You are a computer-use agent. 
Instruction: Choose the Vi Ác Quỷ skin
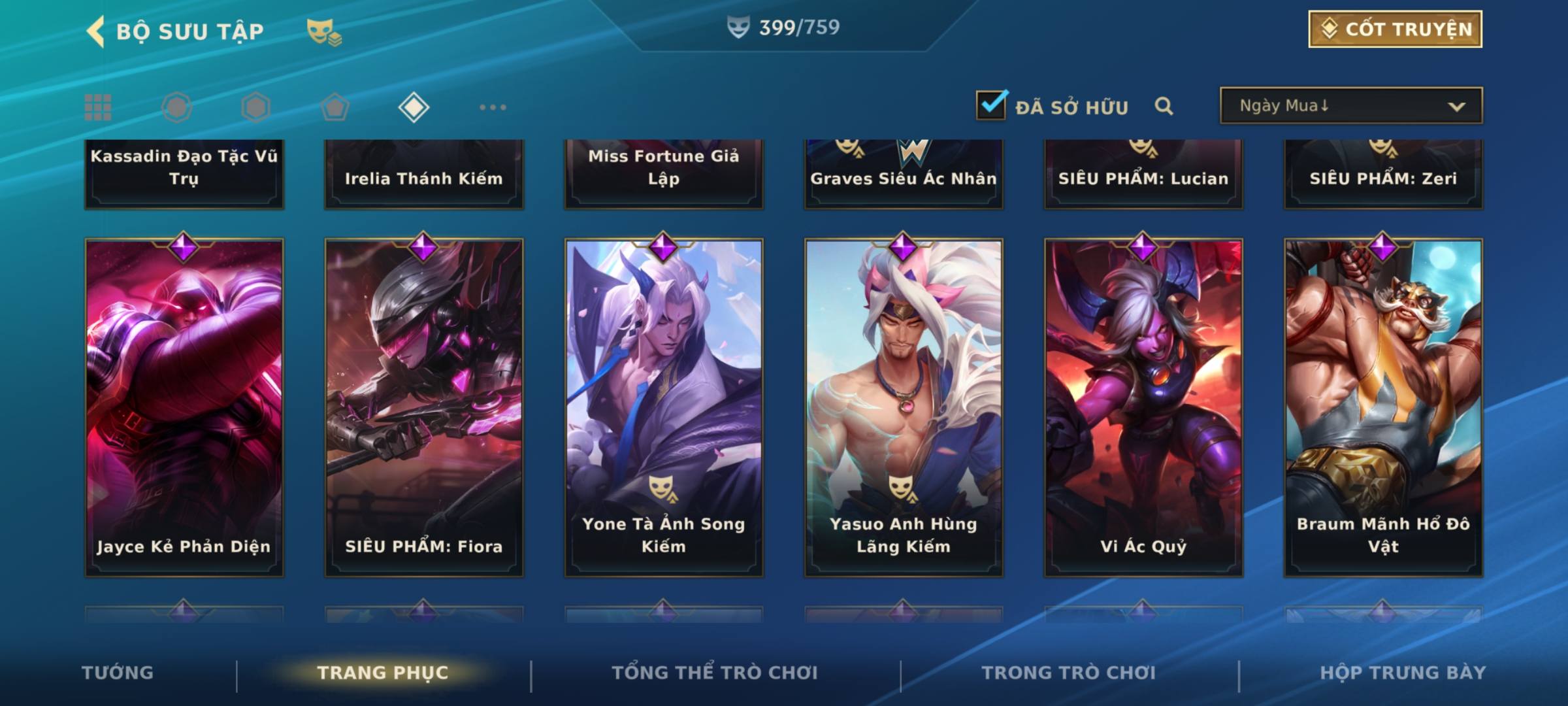1143,407
